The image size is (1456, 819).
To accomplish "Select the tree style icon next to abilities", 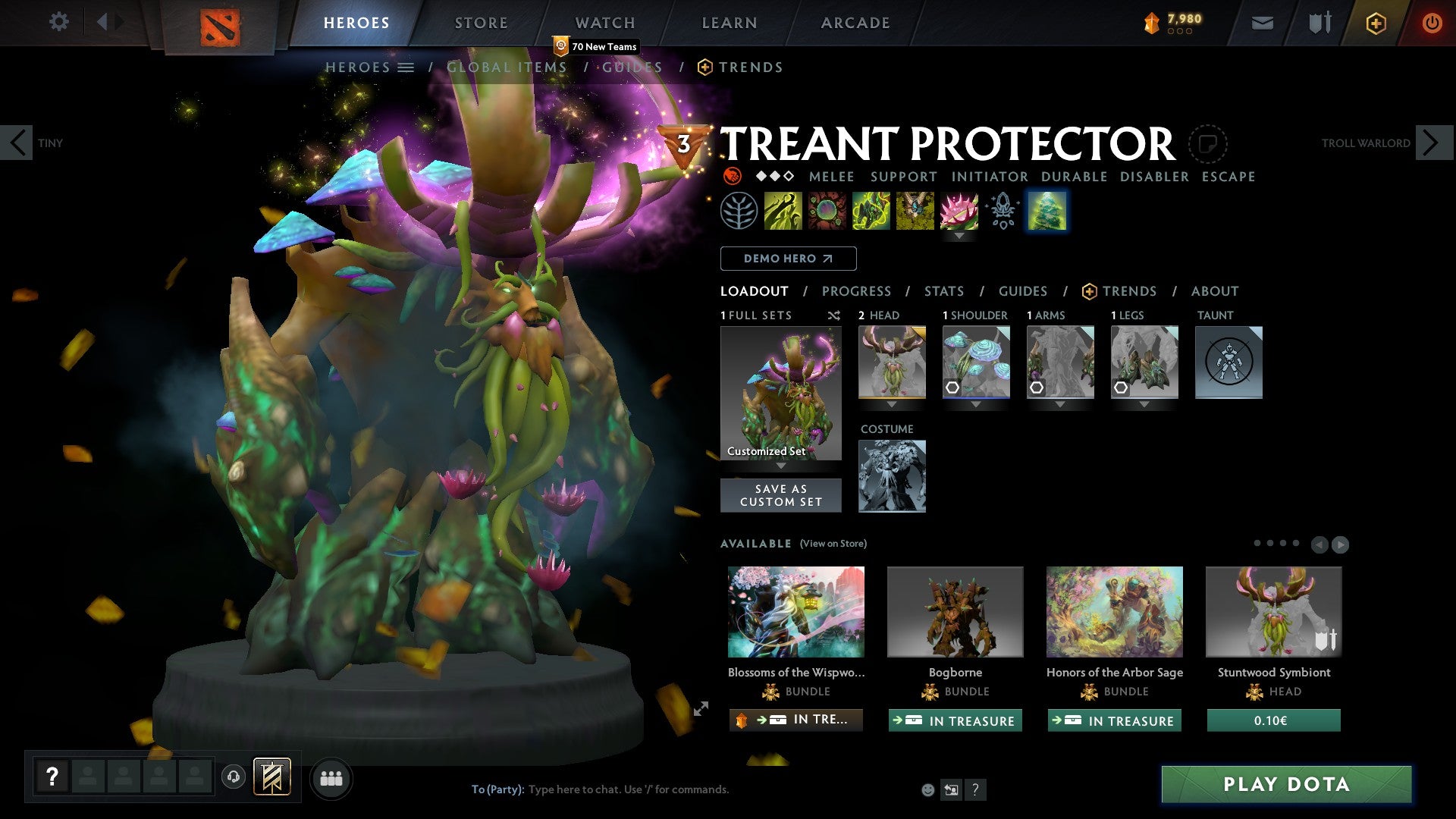I will point(1047,211).
